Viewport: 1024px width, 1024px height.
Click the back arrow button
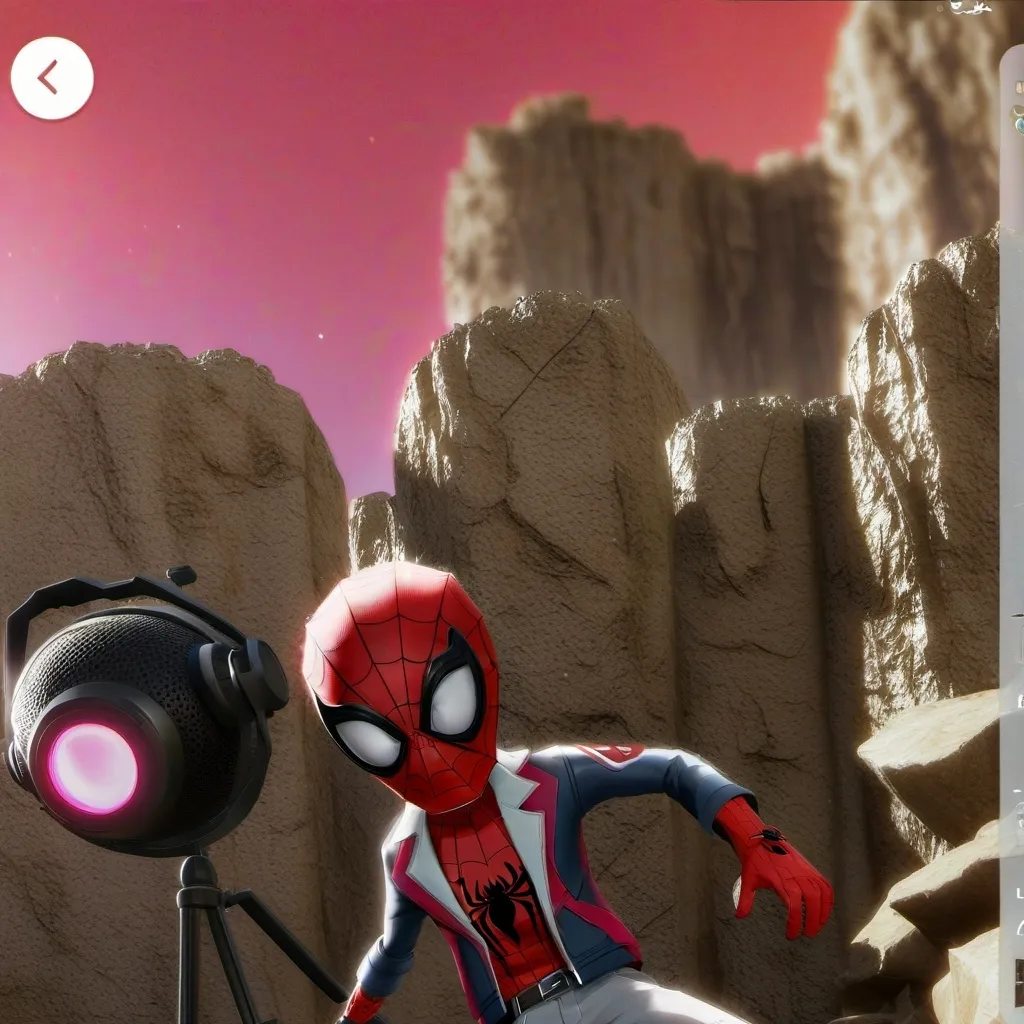52,78
